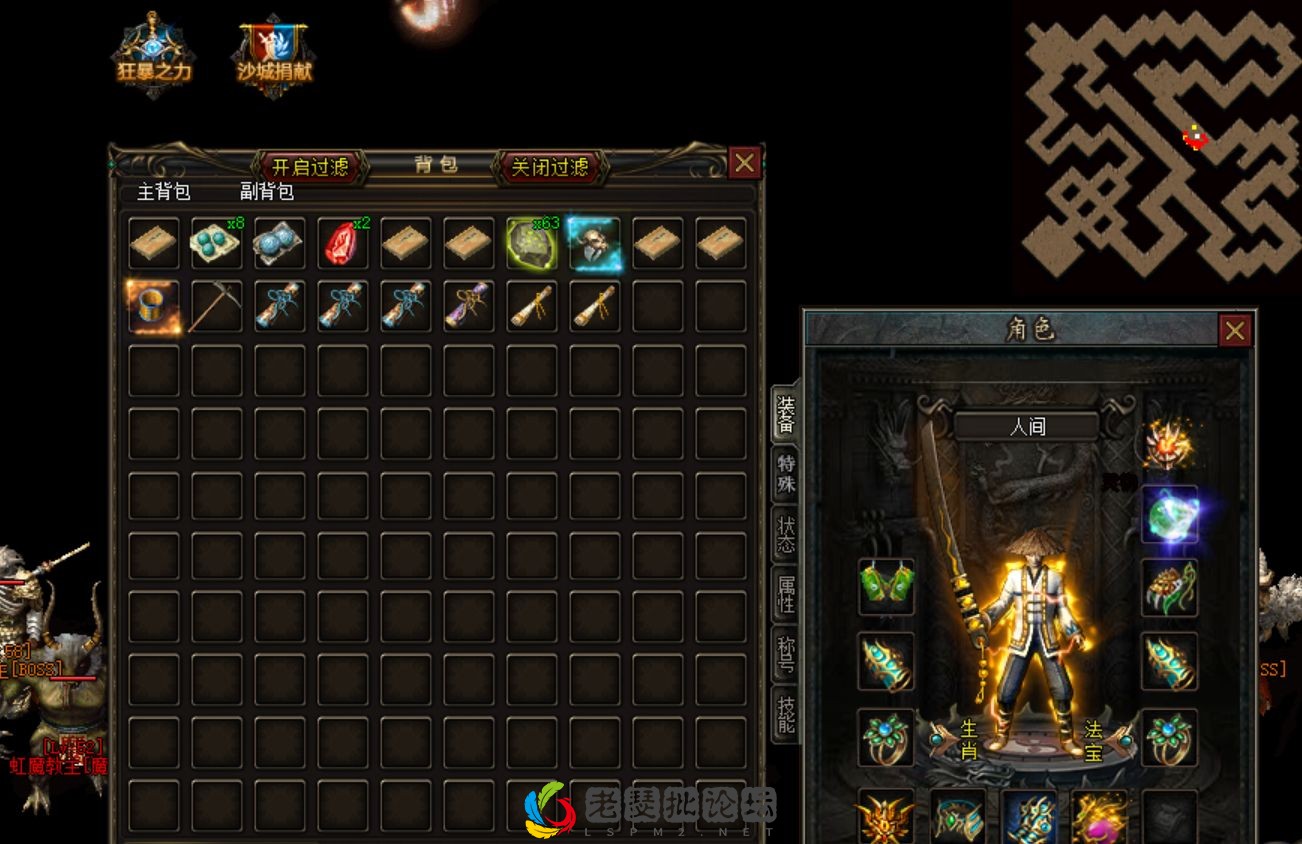Click the maze minimap
The image size is (1302, 844).
pos(1160,145)
